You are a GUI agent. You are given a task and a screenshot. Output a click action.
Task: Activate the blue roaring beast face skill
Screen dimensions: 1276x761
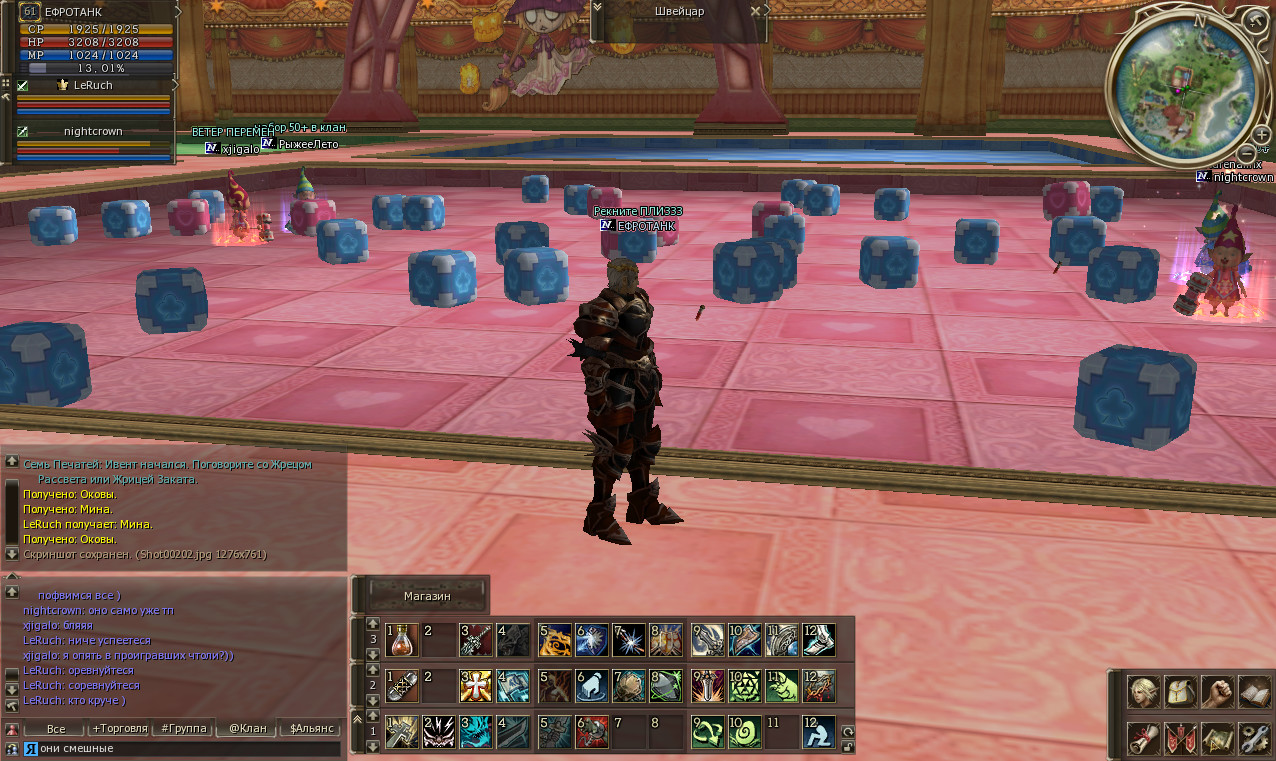pos(476,732)
